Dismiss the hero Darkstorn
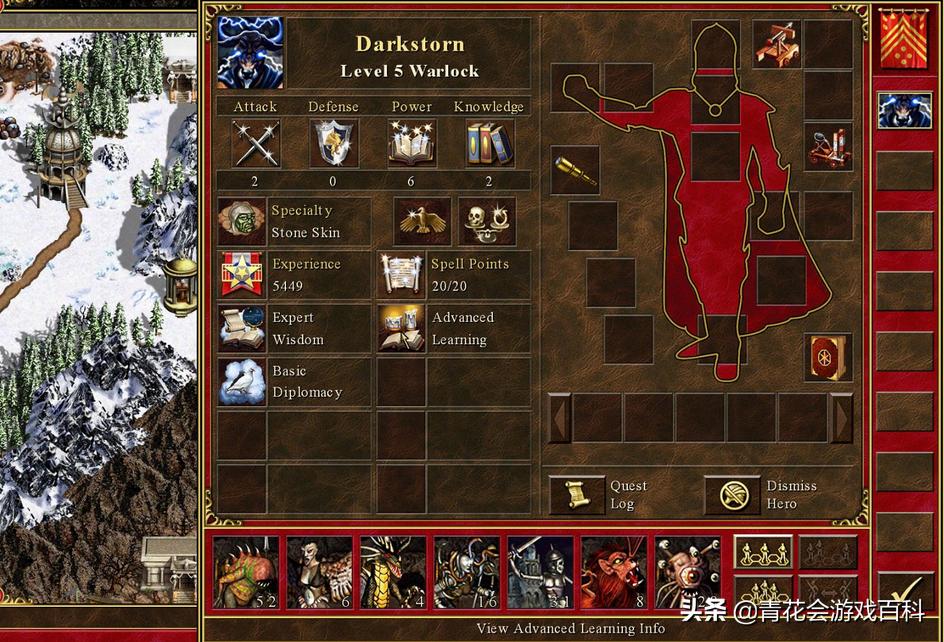 tap(732, 494)
